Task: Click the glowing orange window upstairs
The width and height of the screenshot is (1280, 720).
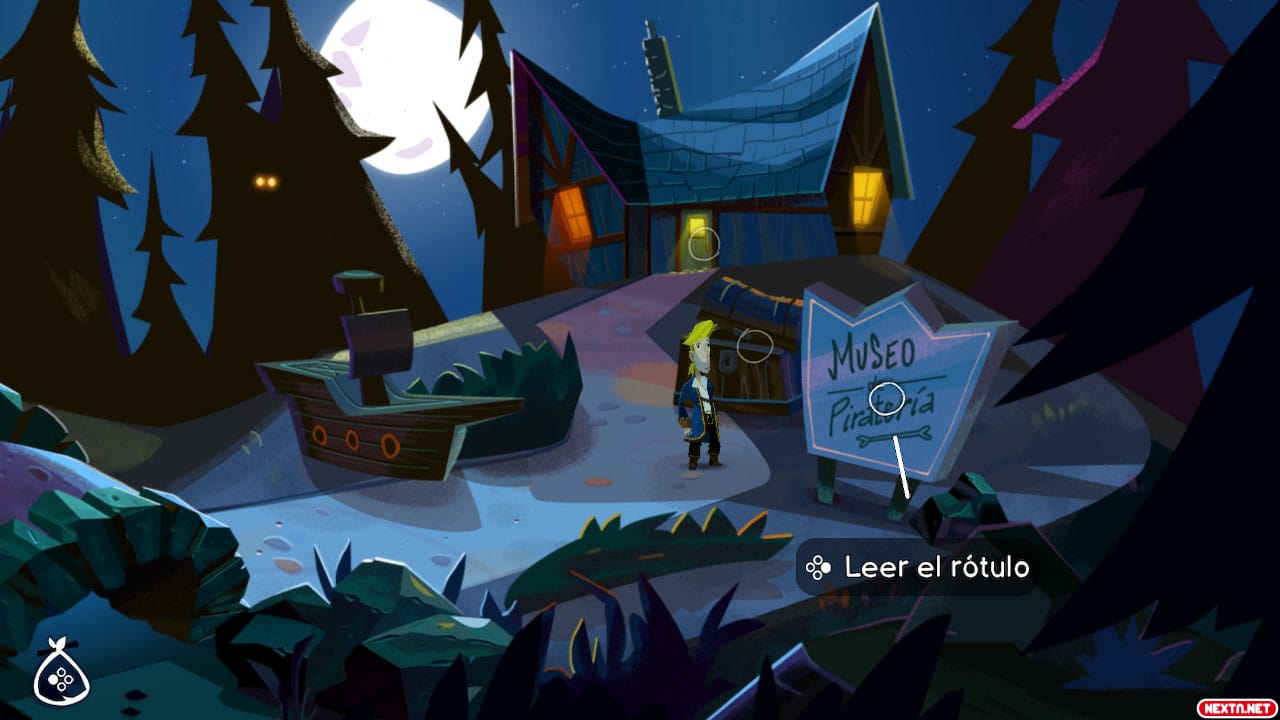Action: point(572,214)
